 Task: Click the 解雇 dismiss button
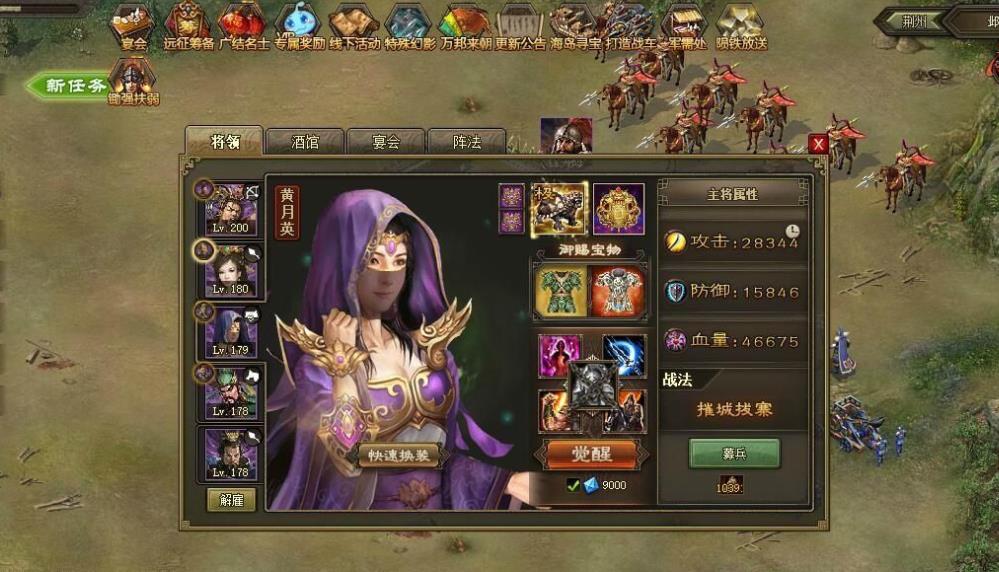tap(231, 499)
